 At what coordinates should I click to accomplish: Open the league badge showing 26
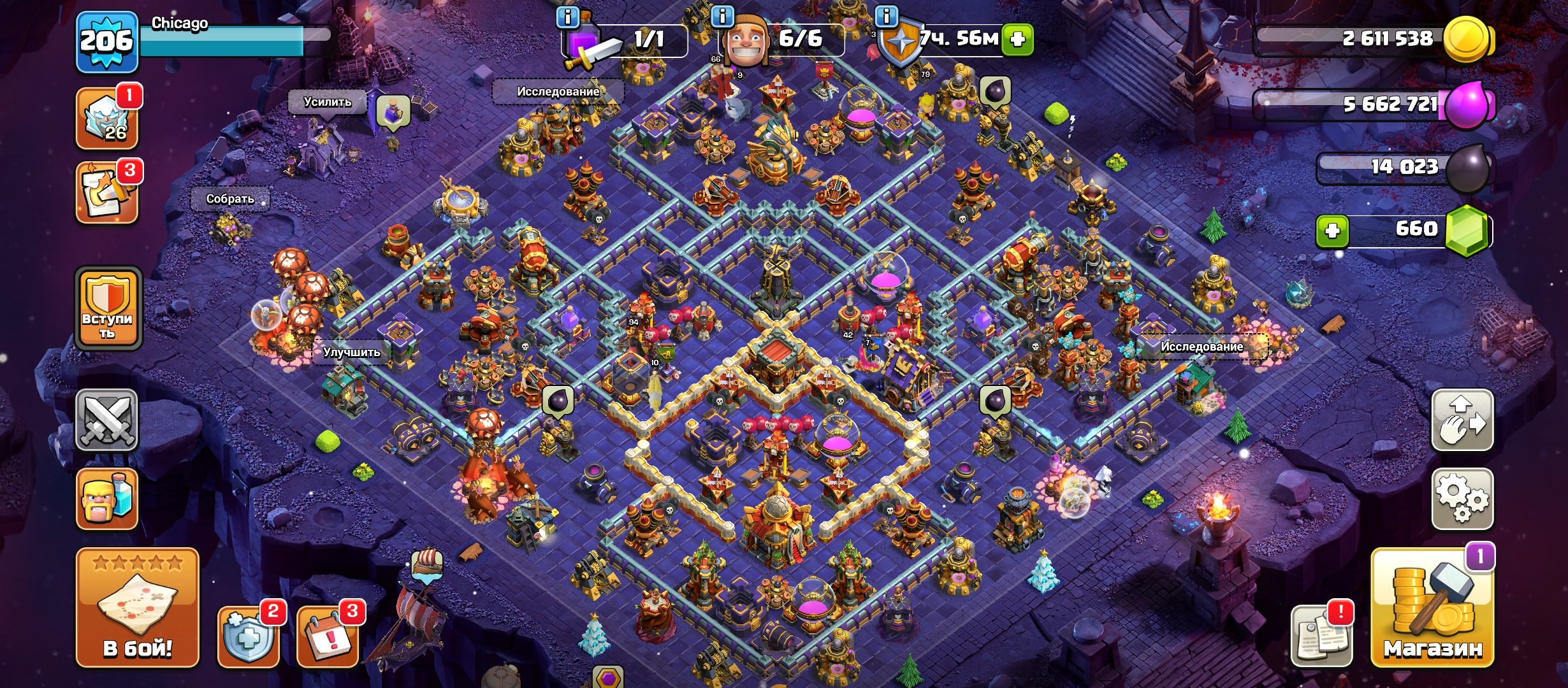point(106,119)
